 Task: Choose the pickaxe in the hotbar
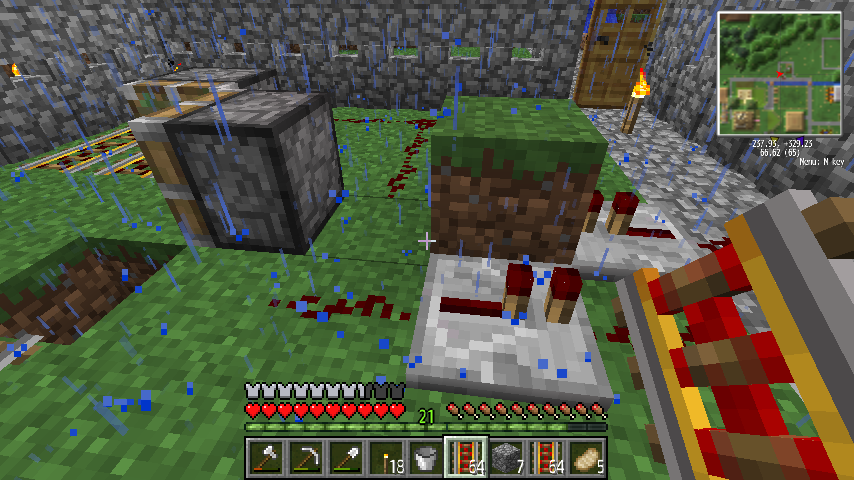pos(305,458)
